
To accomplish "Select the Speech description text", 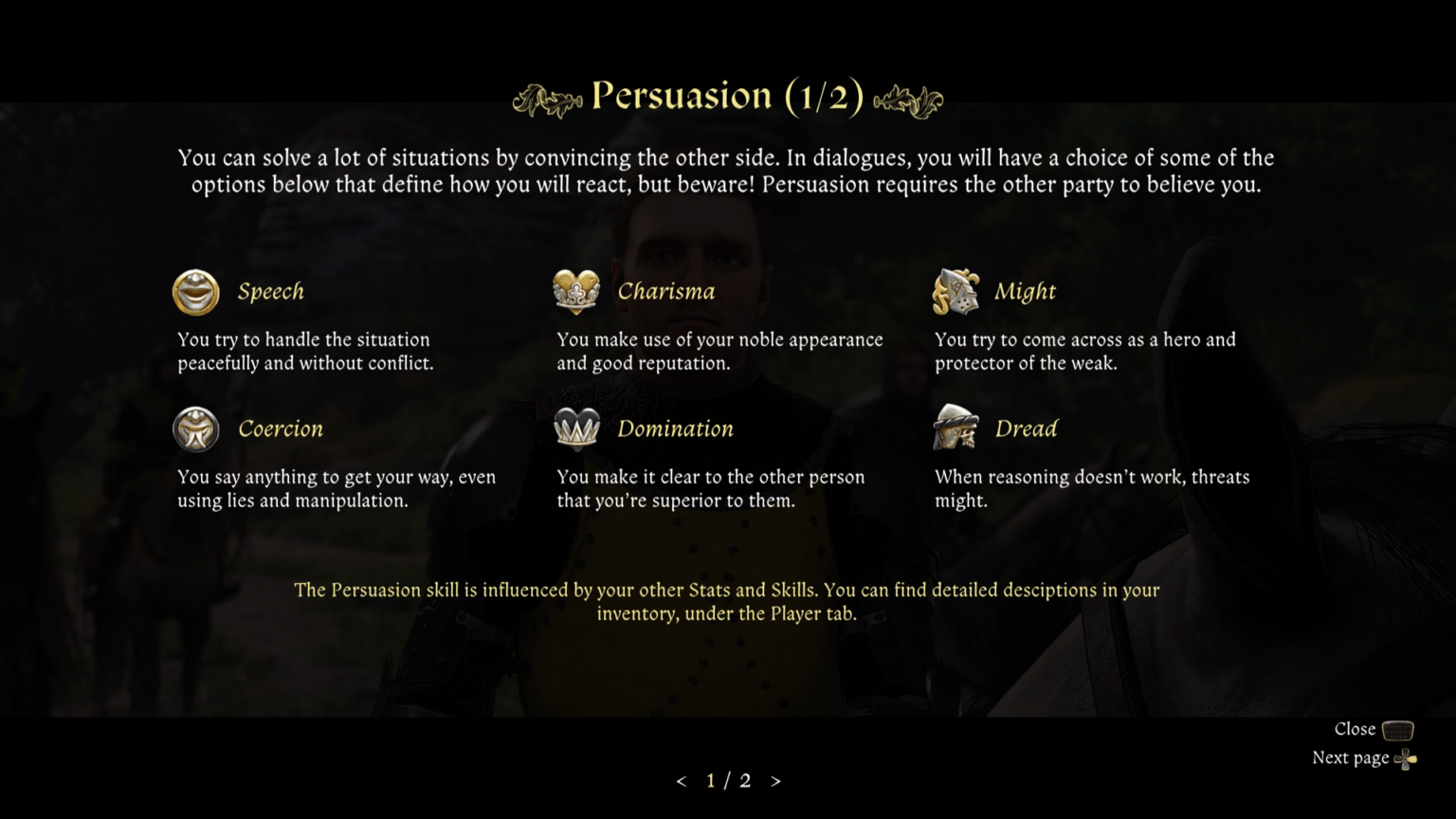I will 303,351.
